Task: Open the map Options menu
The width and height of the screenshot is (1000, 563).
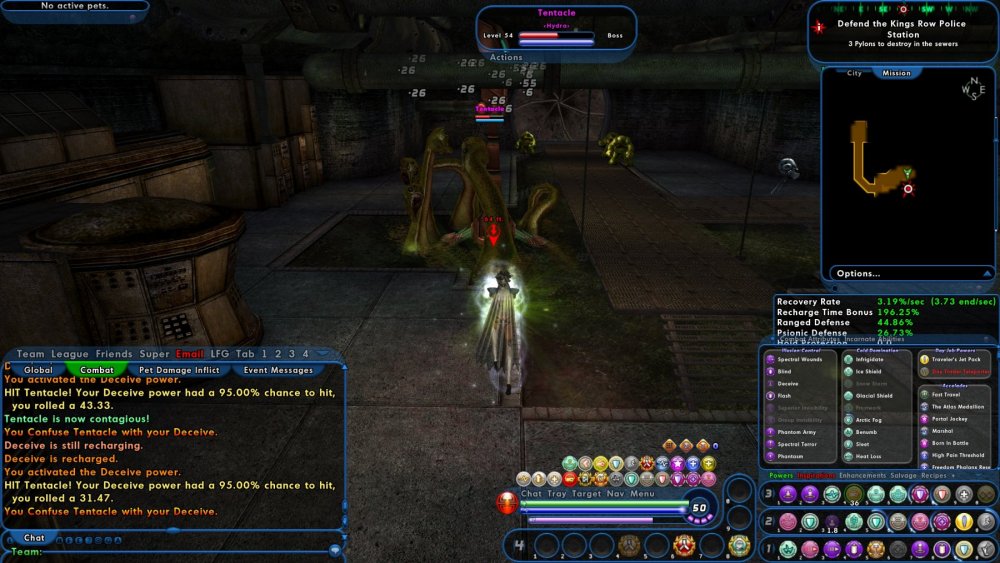Action: point(858,273)
